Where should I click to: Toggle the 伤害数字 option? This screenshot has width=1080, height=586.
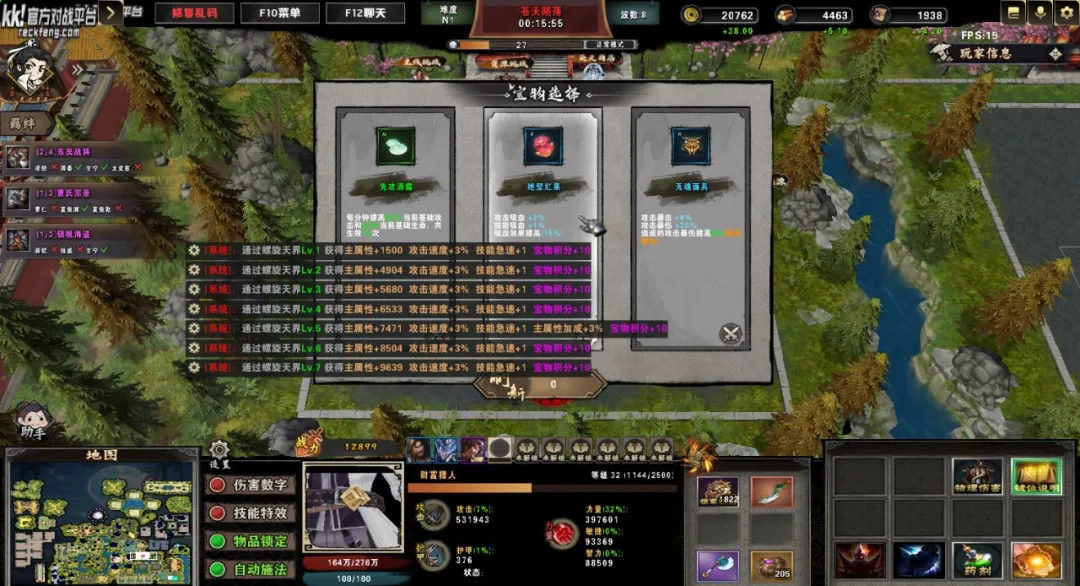(x=251, y=485)
